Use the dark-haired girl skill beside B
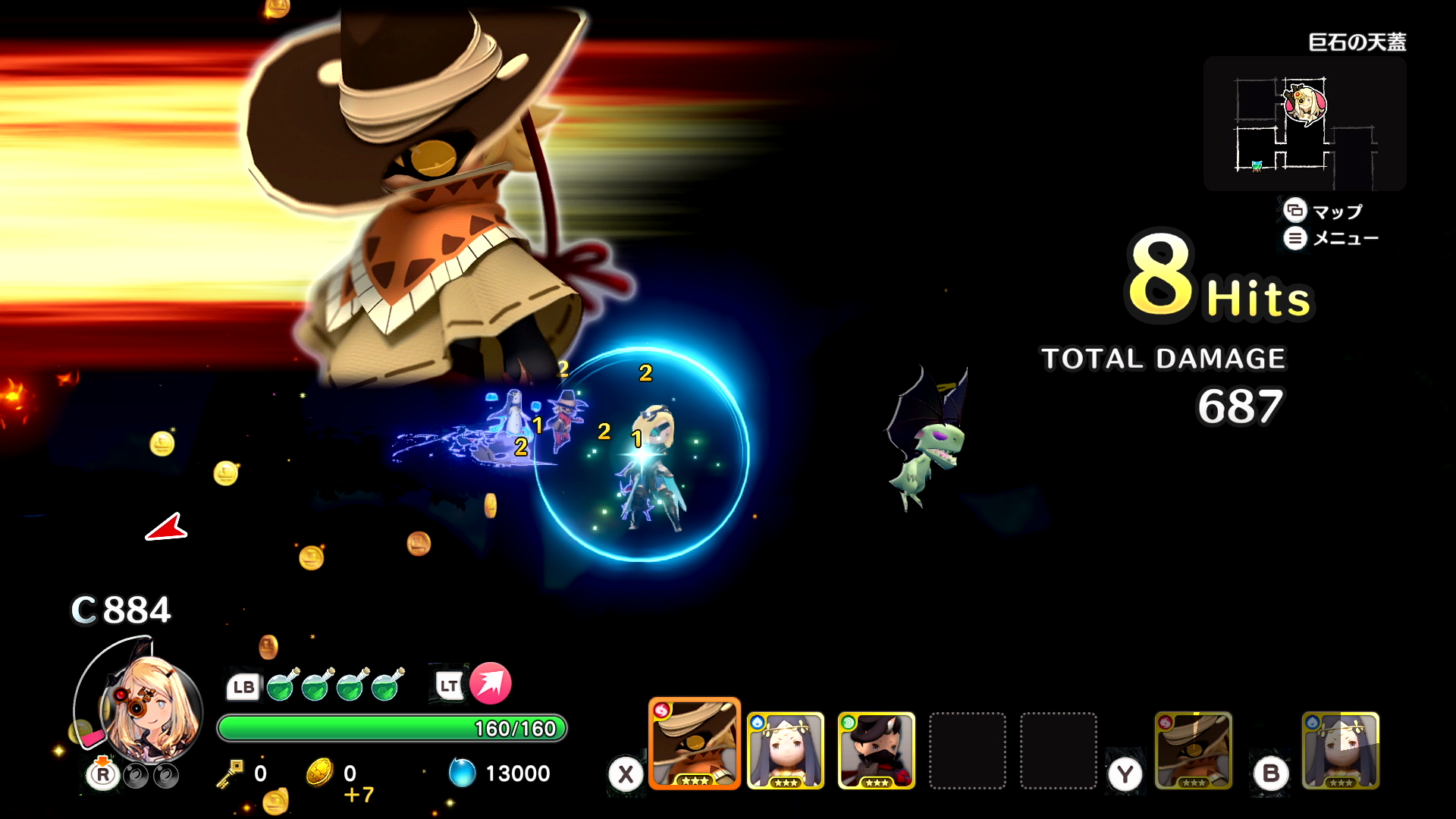 1340,751
